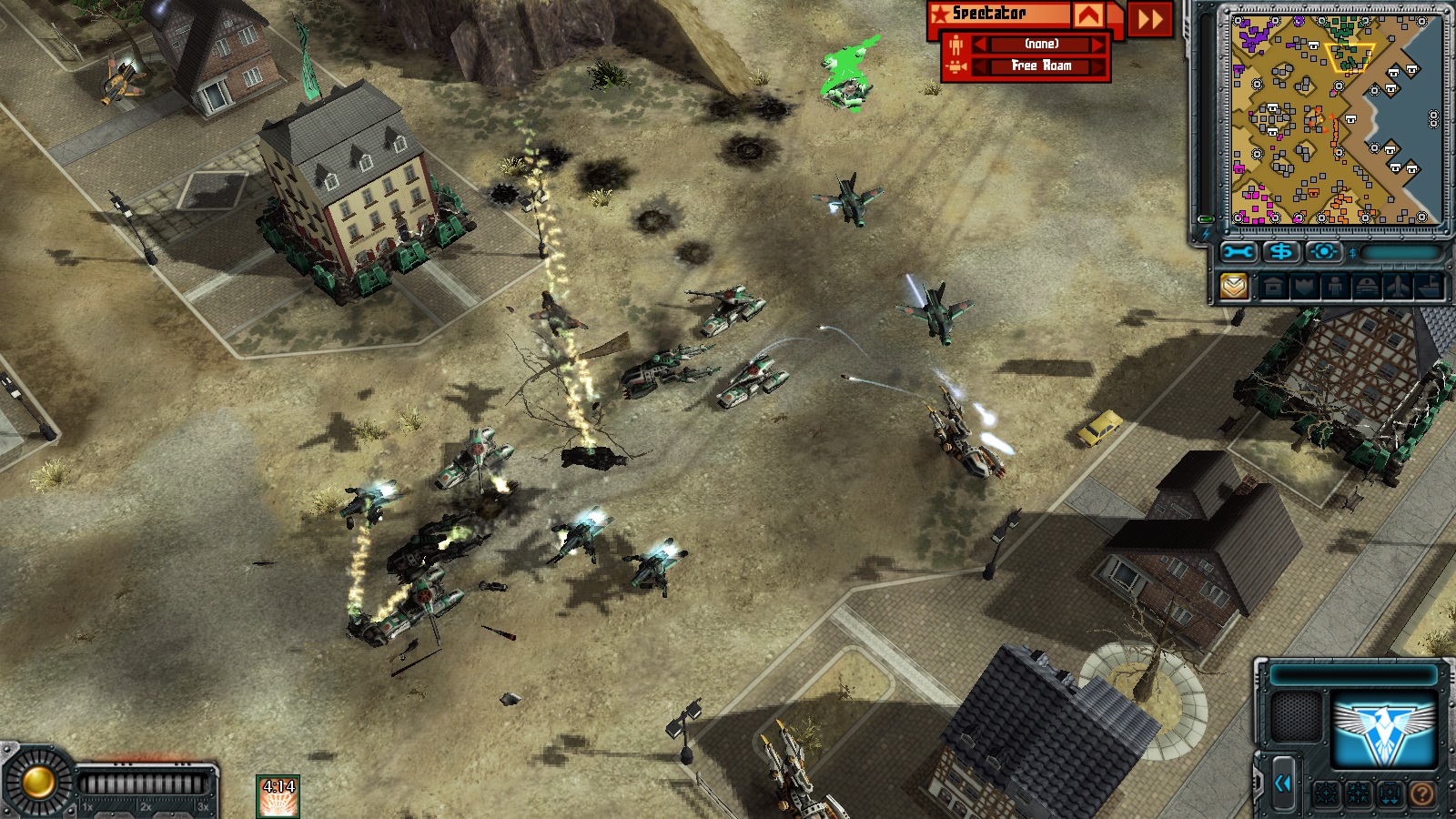Click the yellow orb button on the speed panel
This screenshot has height=819, width=1456.
(38, 782)
